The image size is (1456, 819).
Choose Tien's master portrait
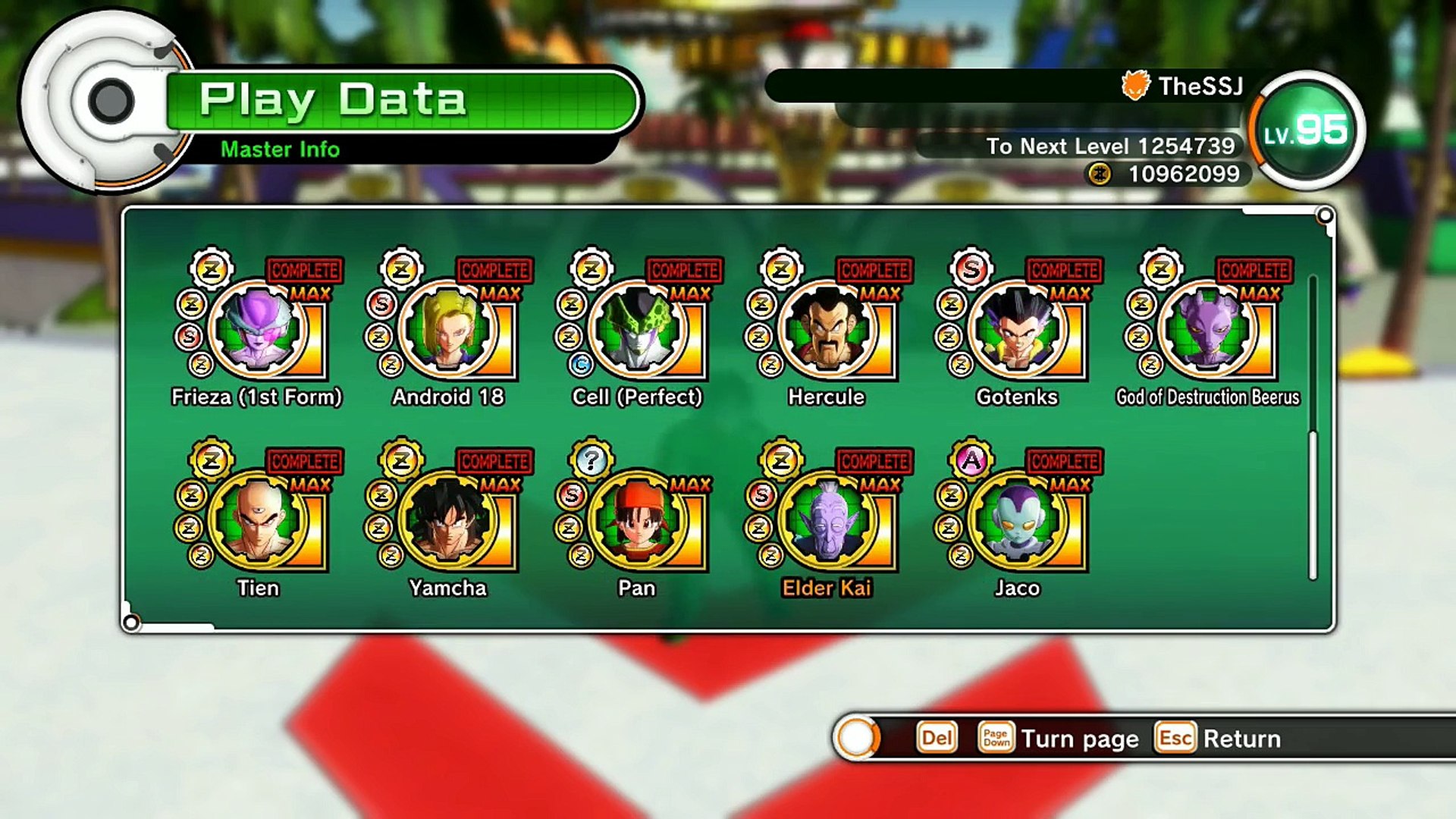pyautogui.click(x=257, y=521)
